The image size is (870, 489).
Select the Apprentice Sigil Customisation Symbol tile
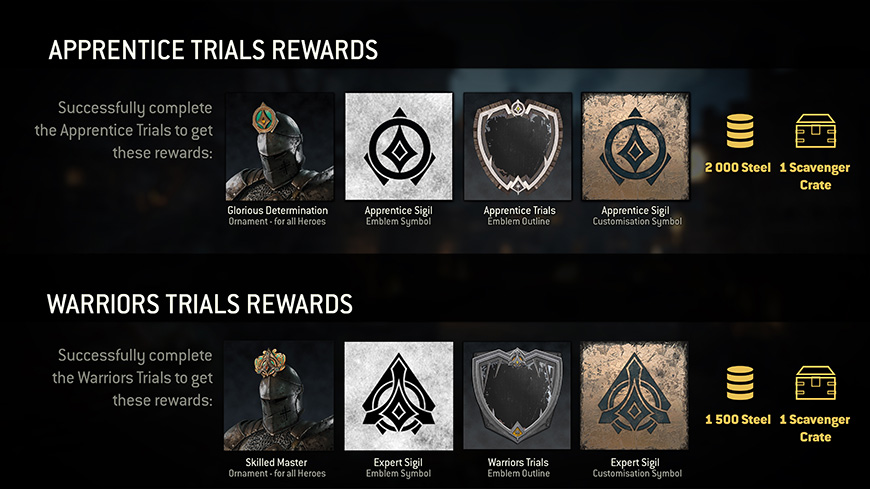635,147
